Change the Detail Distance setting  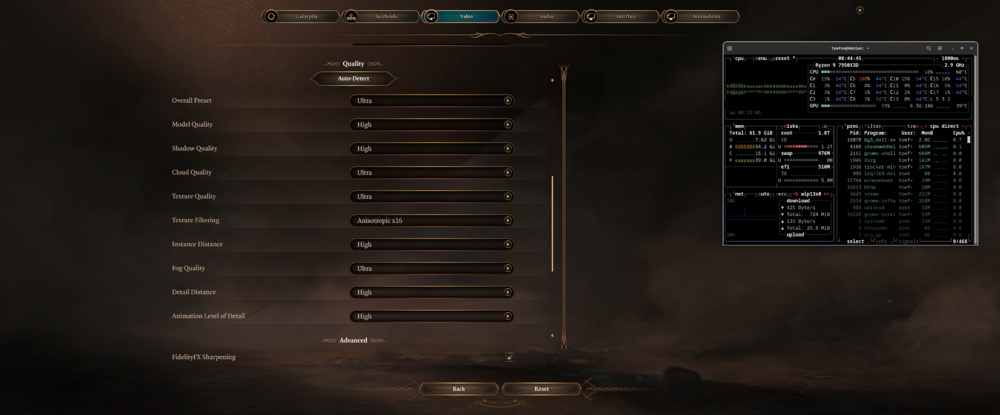[432, 292]
